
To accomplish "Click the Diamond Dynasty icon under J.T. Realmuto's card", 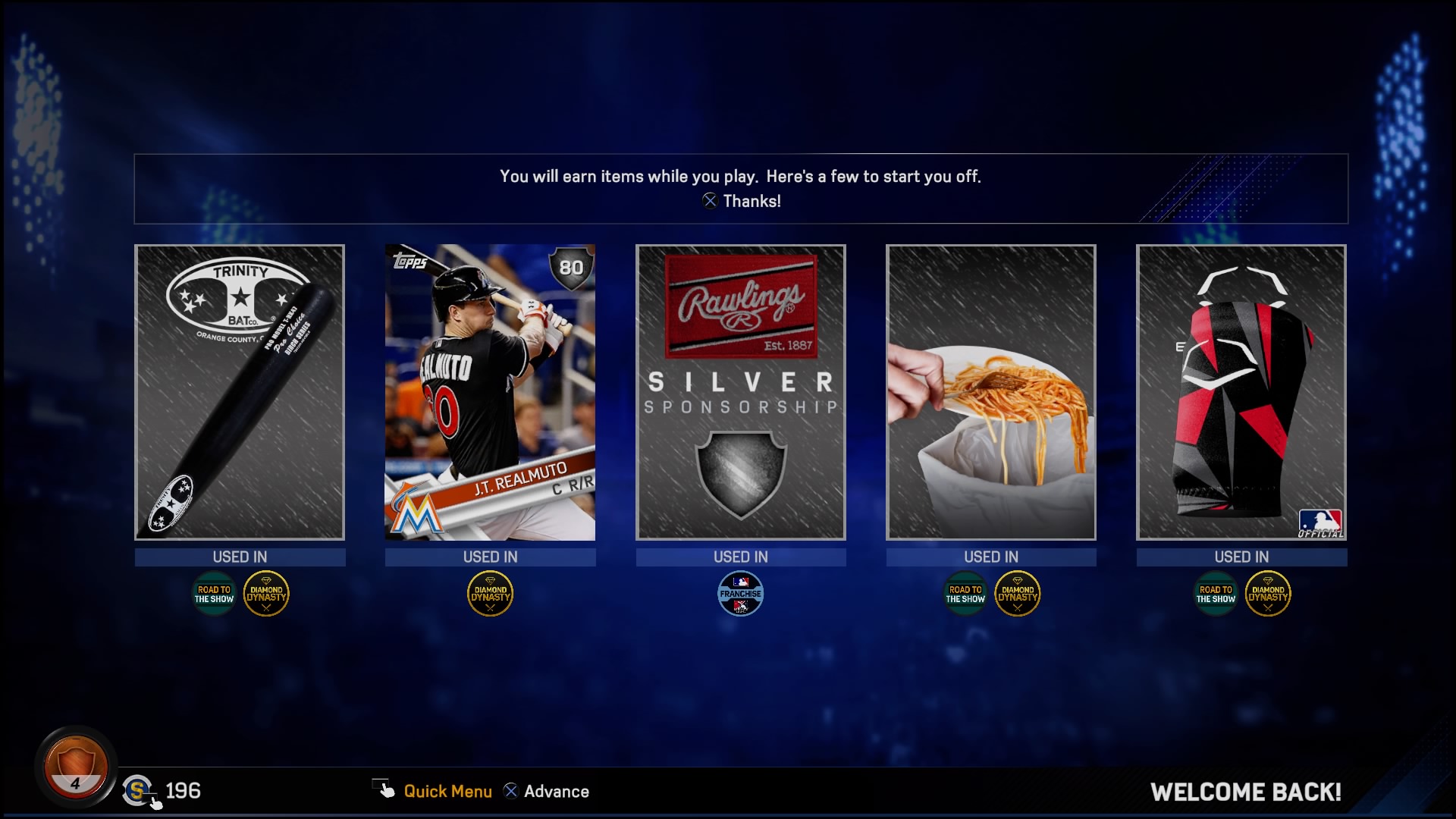I will [x=490, y=594].
